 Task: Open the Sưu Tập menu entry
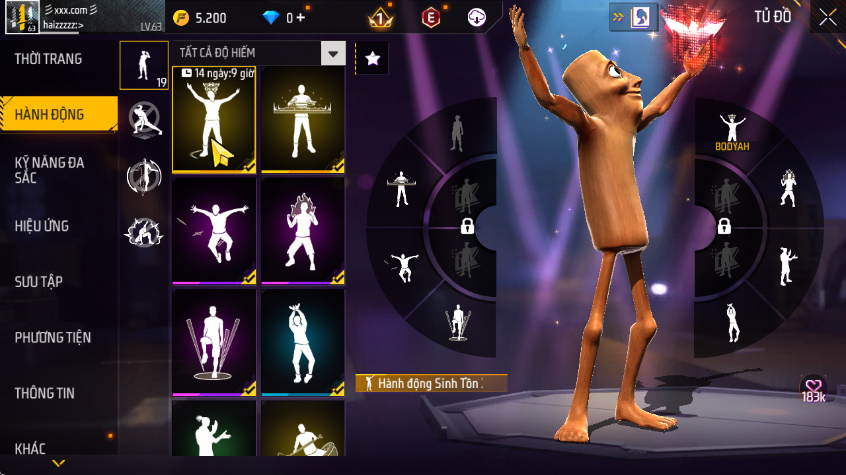tap(39, 281)
